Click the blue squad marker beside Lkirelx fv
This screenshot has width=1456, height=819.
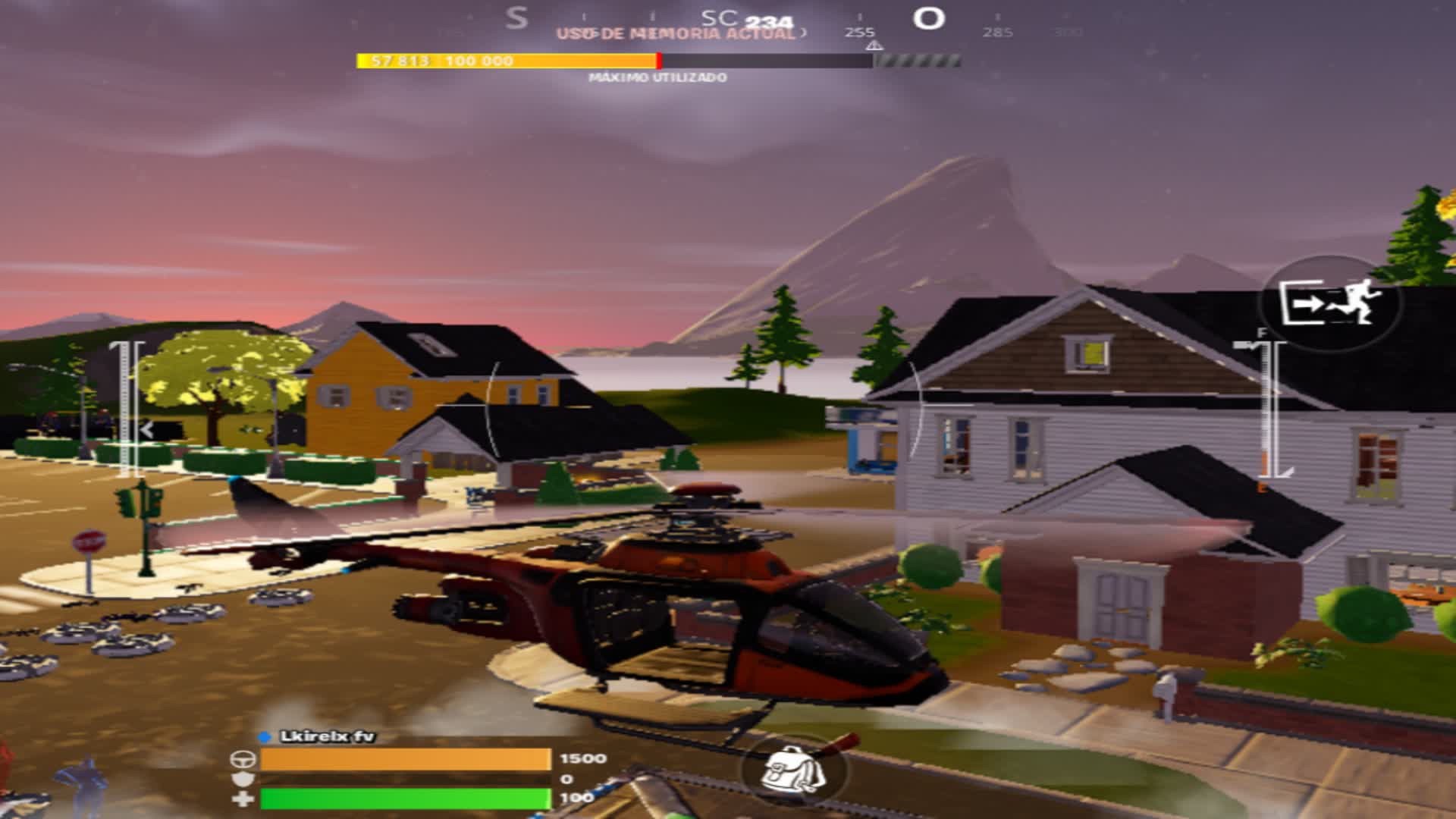(x=264, y=735)
